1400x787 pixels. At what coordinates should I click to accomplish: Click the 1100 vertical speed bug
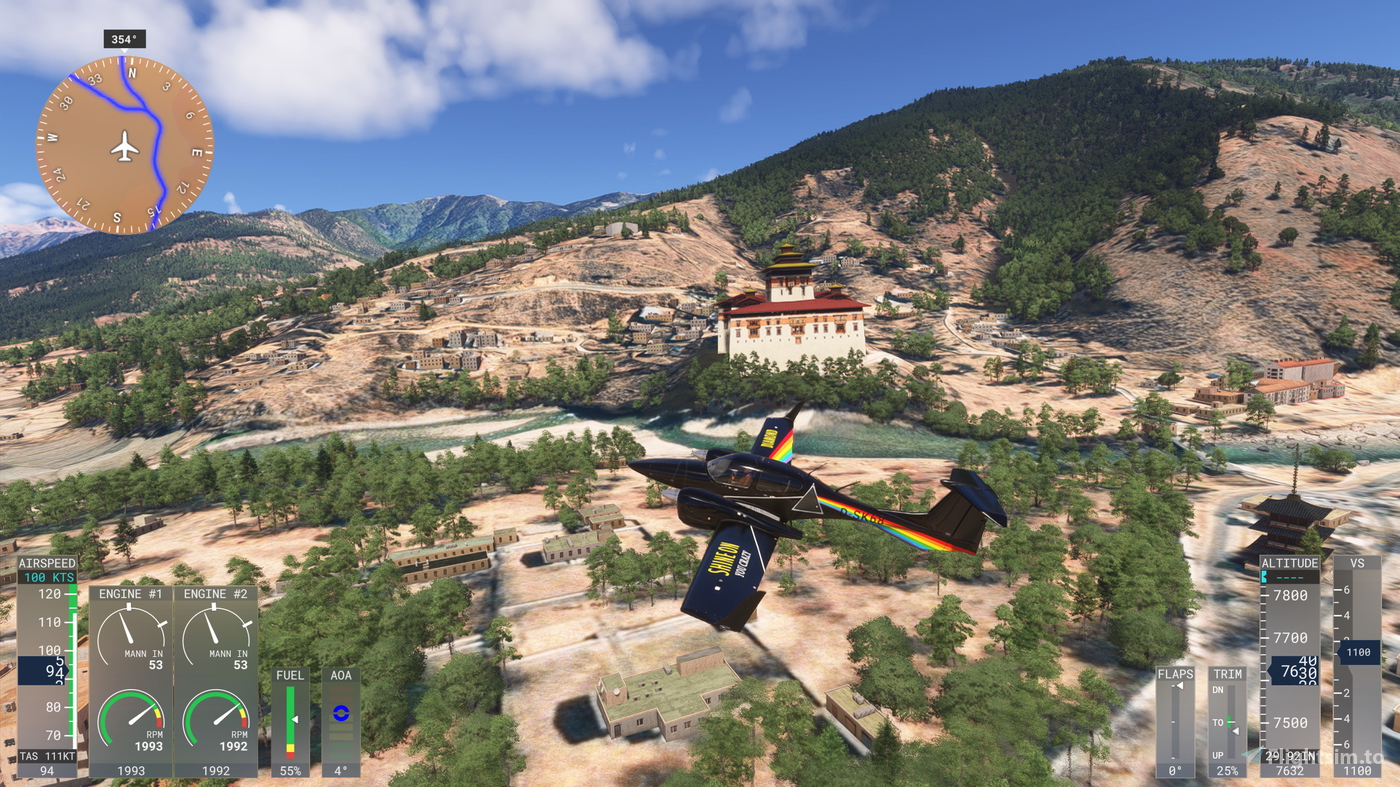pyautogui.click(x=1358, y=653)
